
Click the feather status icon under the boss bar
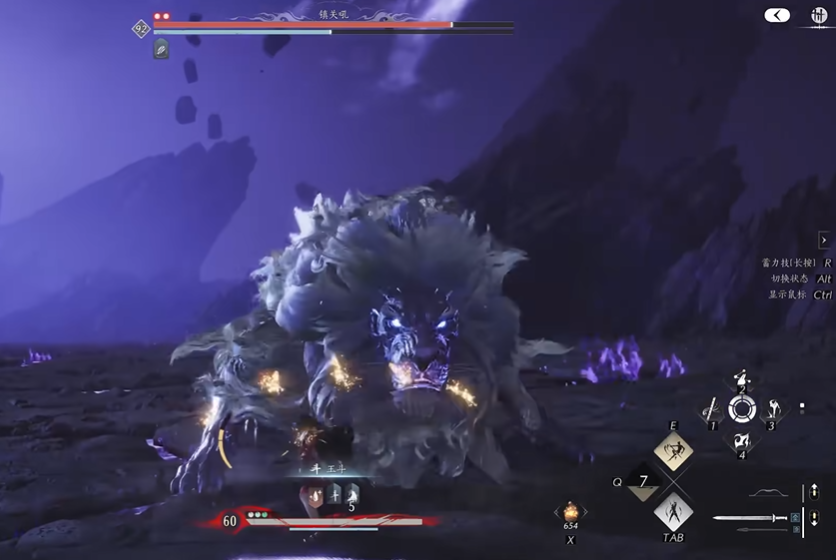[161, 49]
